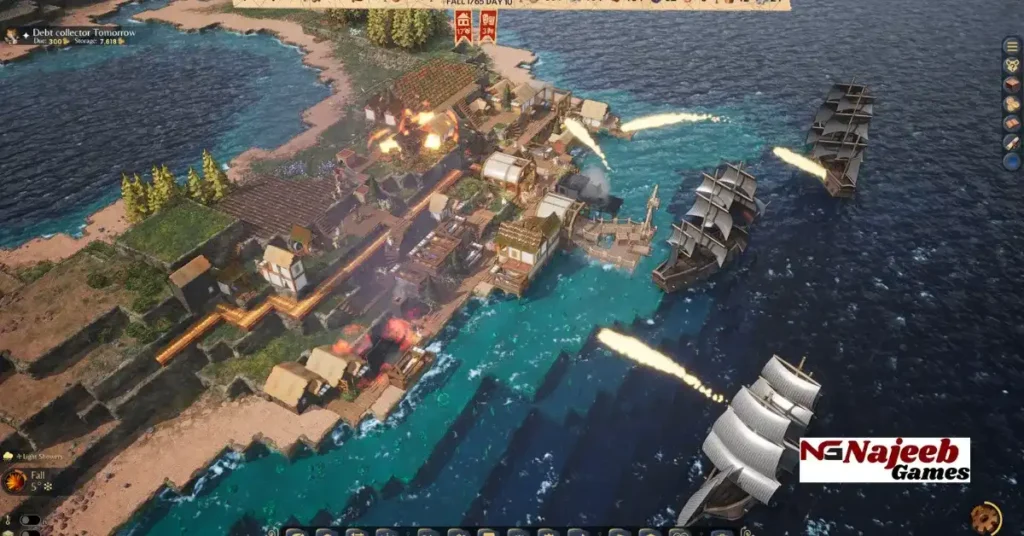Click the Debt collector Tomorrow notification

(69, 33)
